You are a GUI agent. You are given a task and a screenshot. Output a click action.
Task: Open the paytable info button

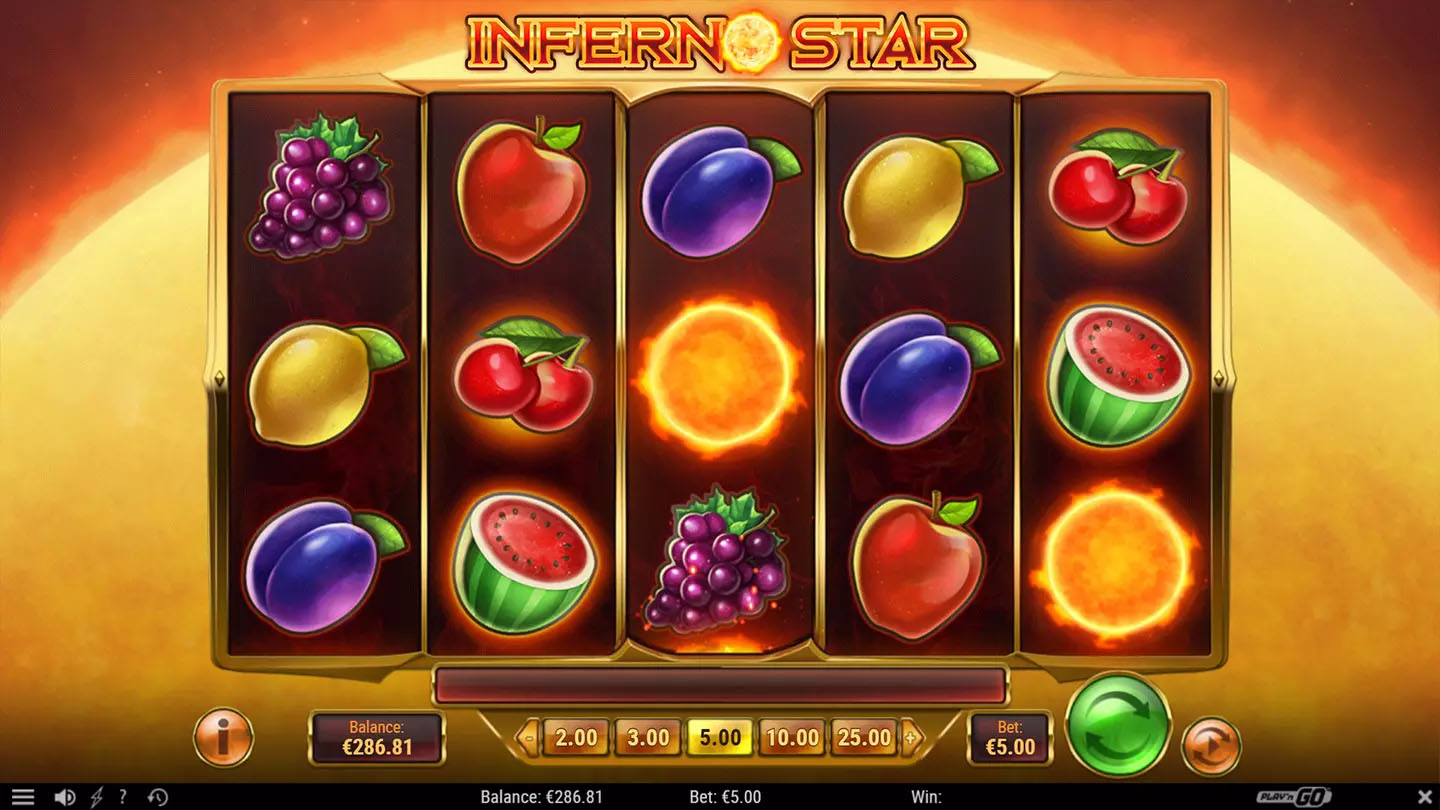223,737
